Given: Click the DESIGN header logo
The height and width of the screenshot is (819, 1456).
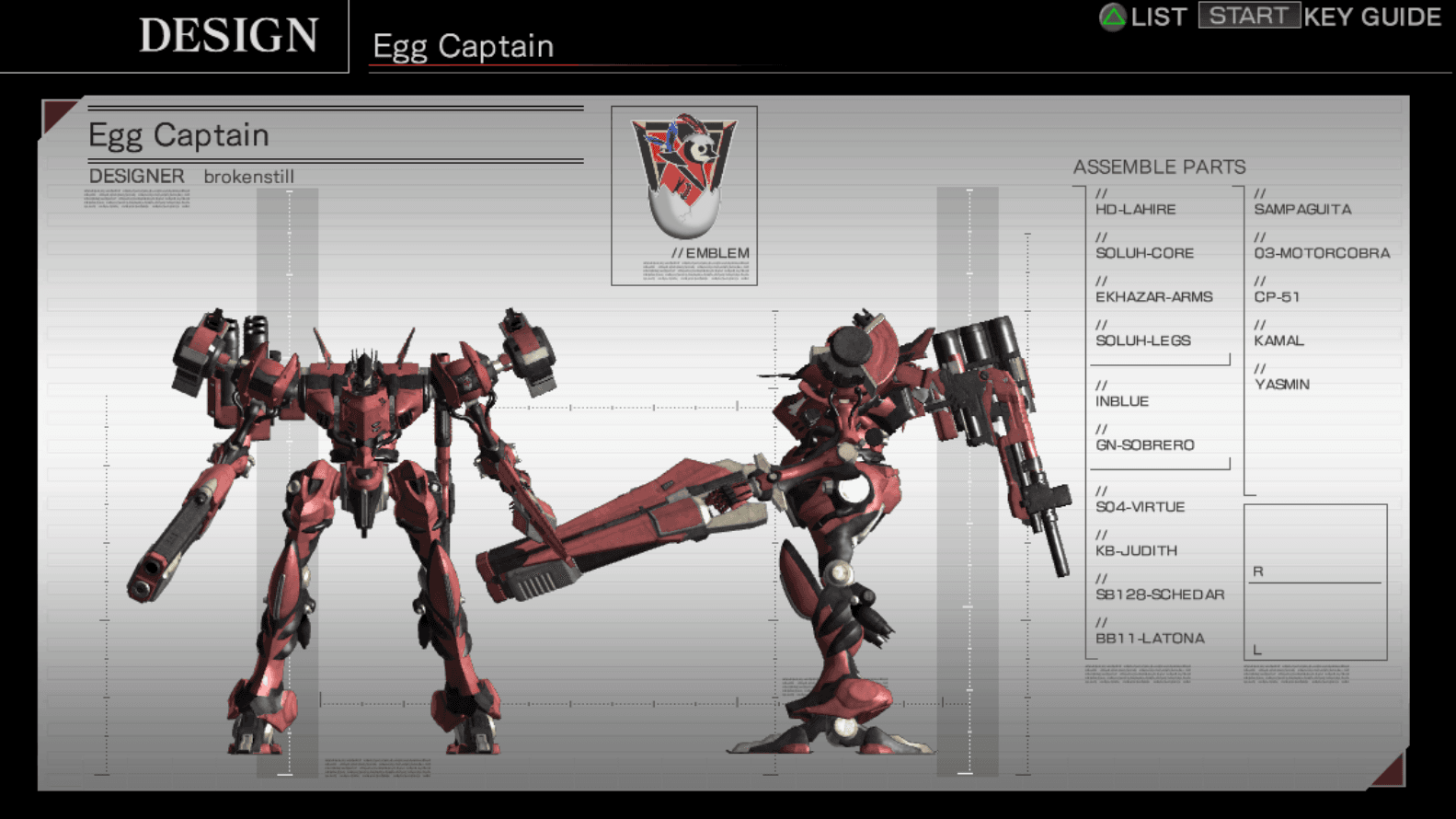Looking at the screenshot, I should point(228,37).
